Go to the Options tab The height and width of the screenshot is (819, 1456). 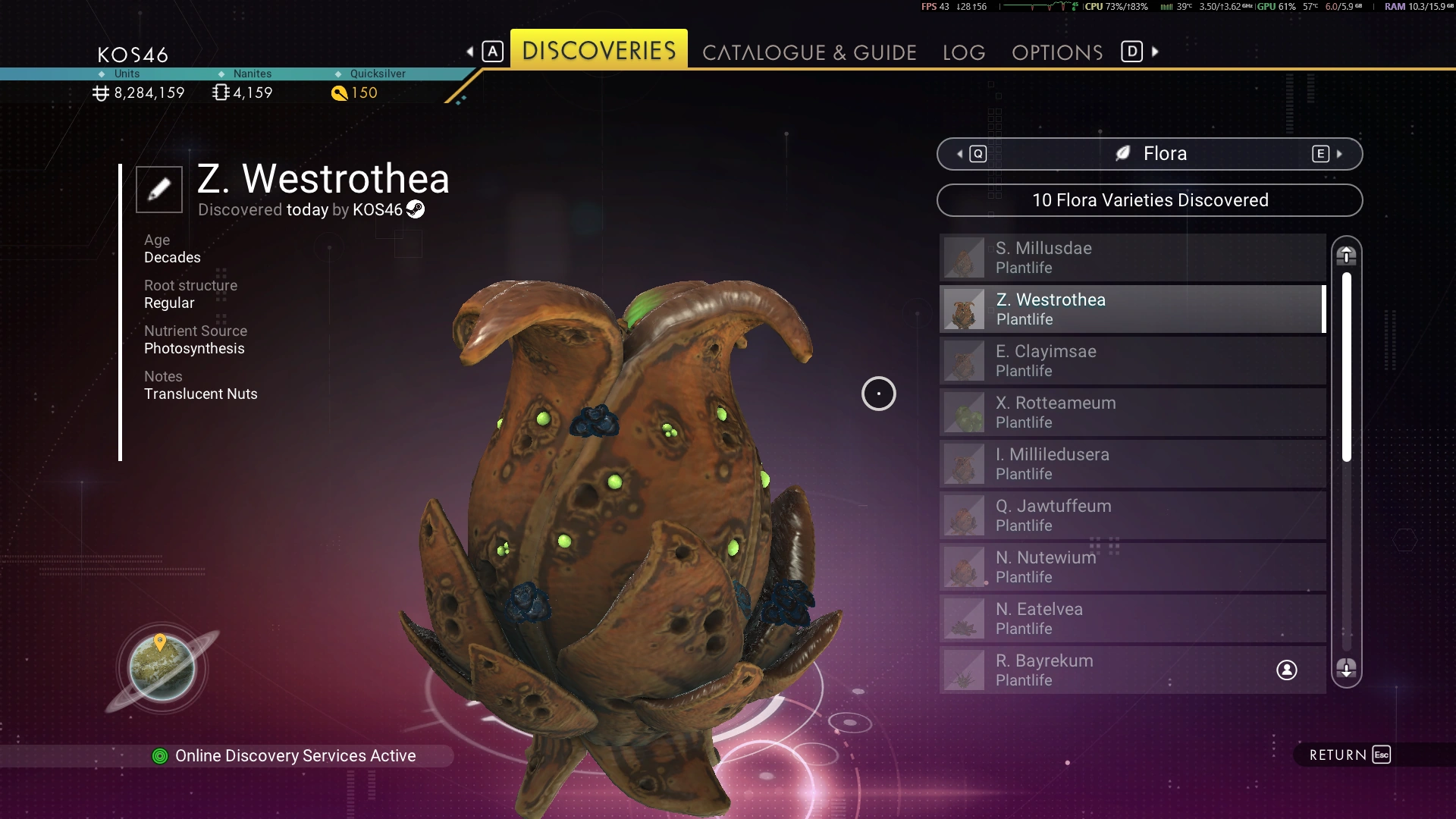[x=1057, y=52]
